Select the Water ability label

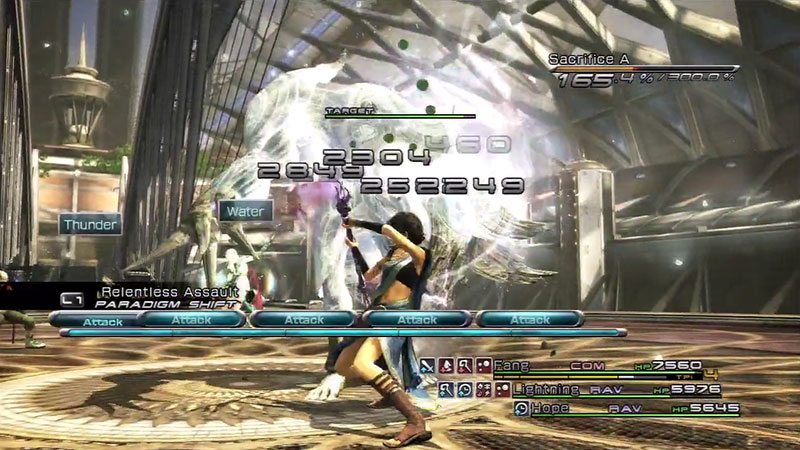coord(245,211)
